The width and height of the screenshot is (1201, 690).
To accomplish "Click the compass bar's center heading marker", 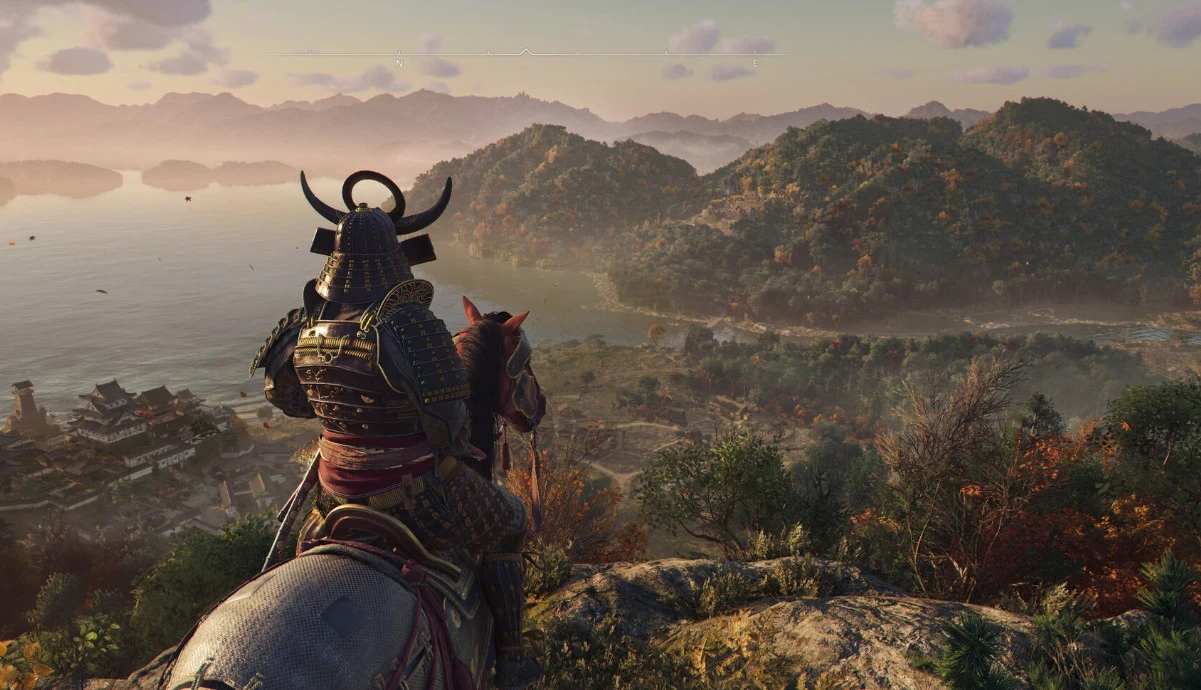I will 526,51.
